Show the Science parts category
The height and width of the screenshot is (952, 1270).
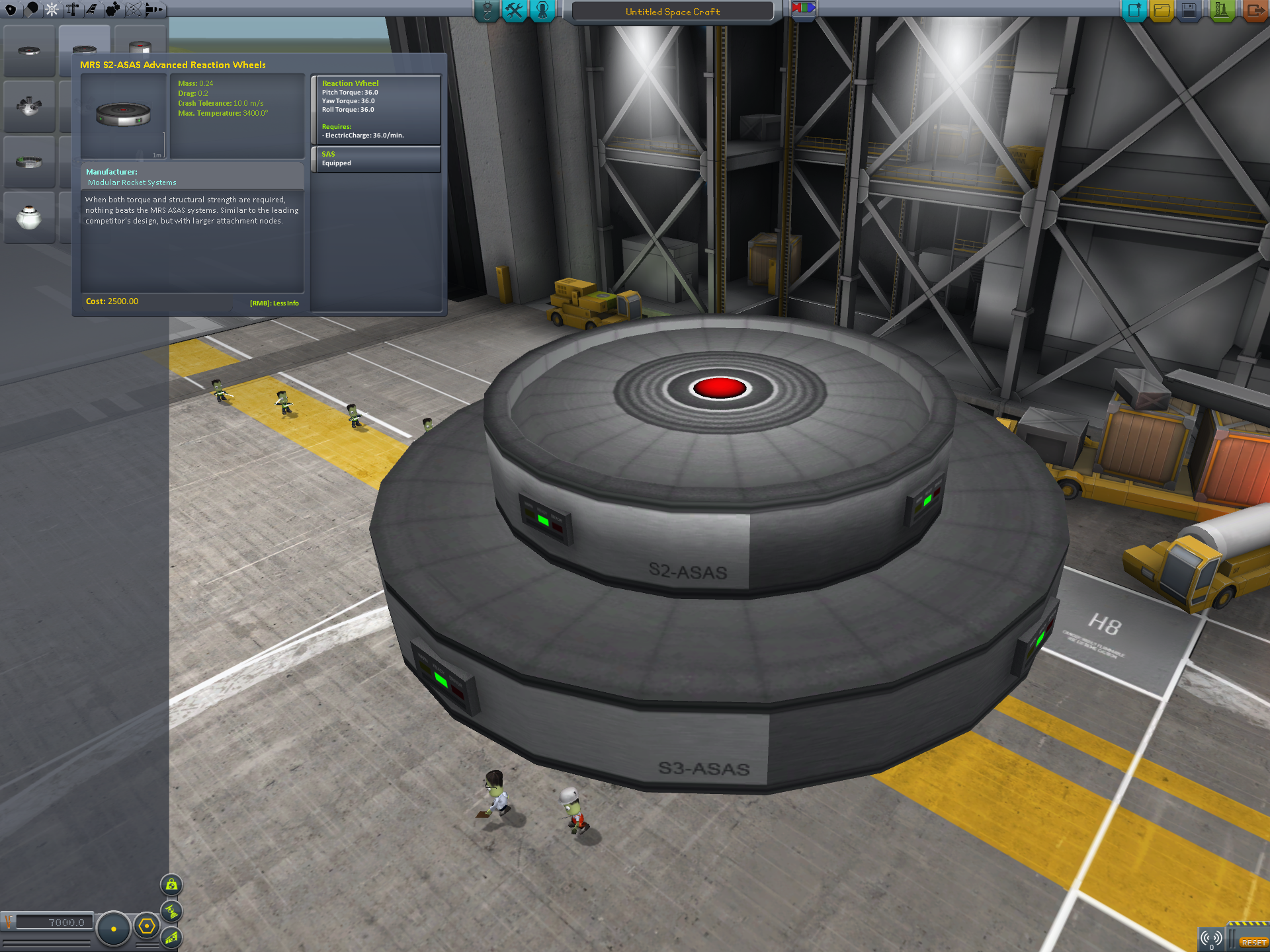tap(133, 9)
